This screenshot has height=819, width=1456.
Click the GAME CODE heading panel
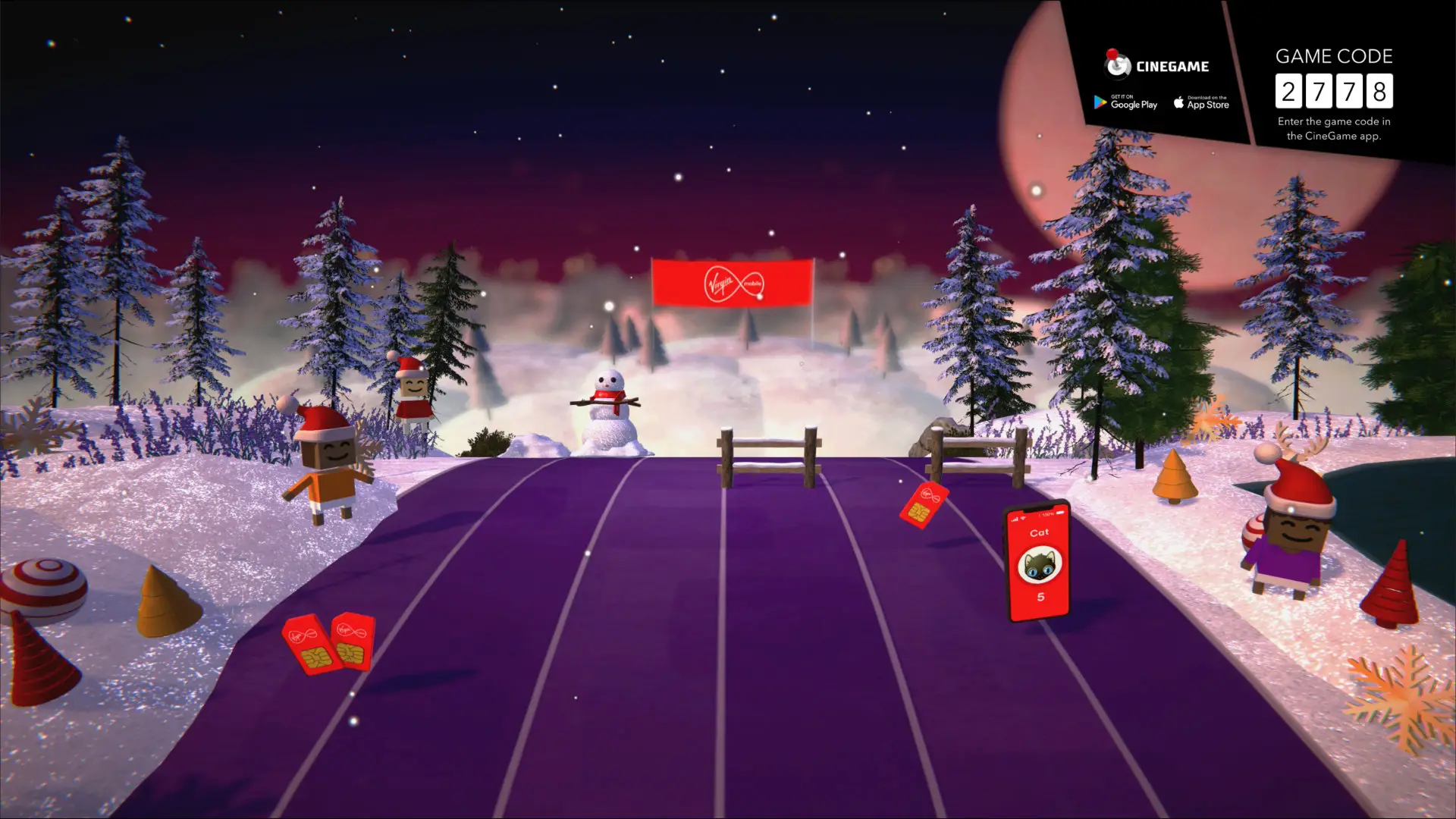(x=1334, y=55)
